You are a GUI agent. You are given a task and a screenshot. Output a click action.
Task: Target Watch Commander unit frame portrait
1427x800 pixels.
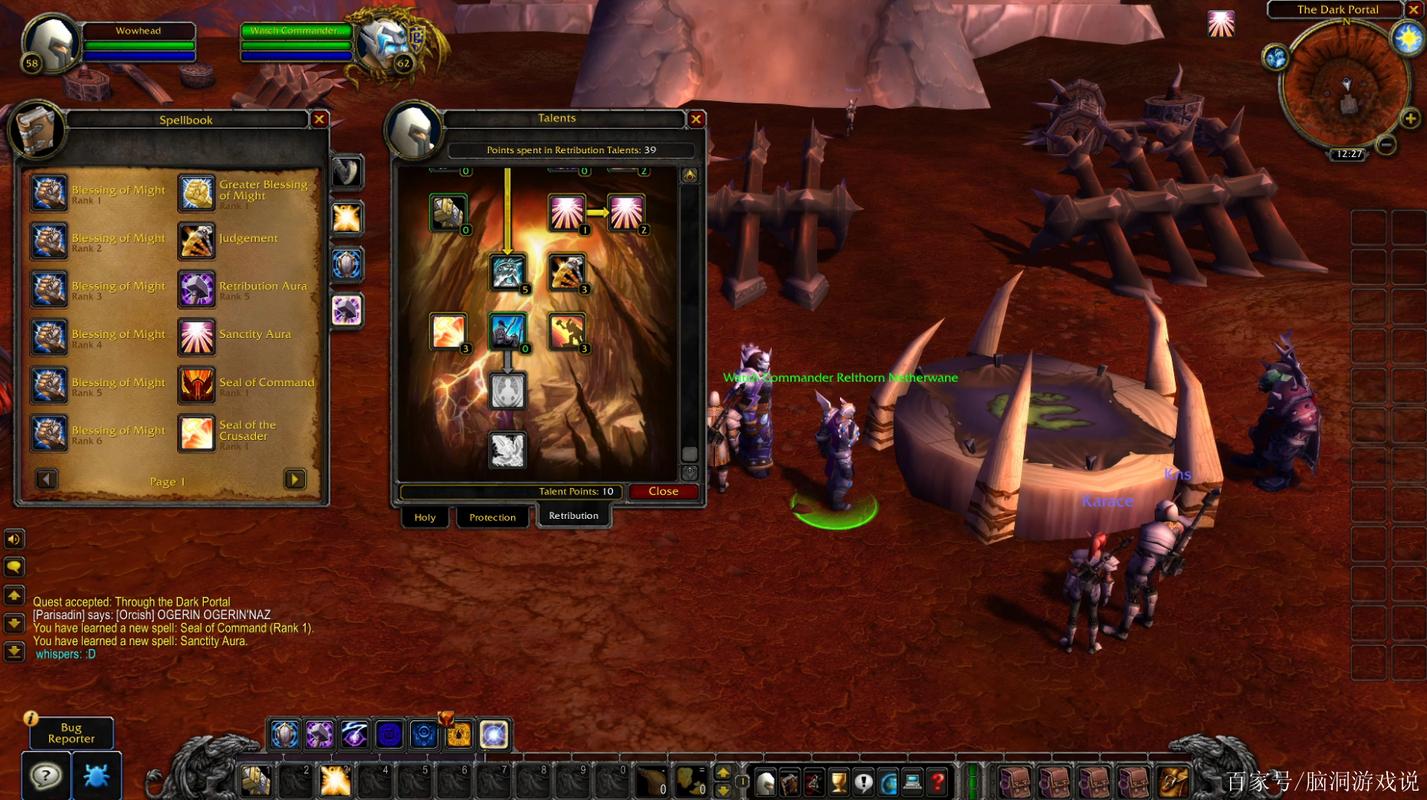tap(382, 42)
